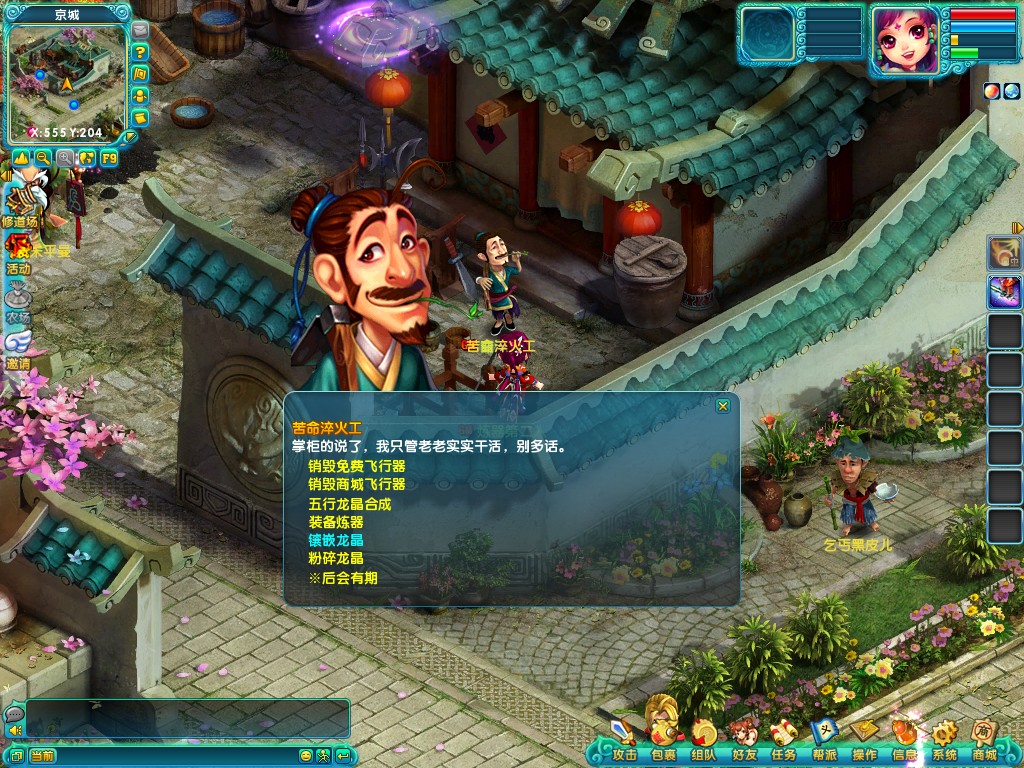Open the chat emoji smiley picker
The width and height of the screenshot is (1024, 768).
306,755
